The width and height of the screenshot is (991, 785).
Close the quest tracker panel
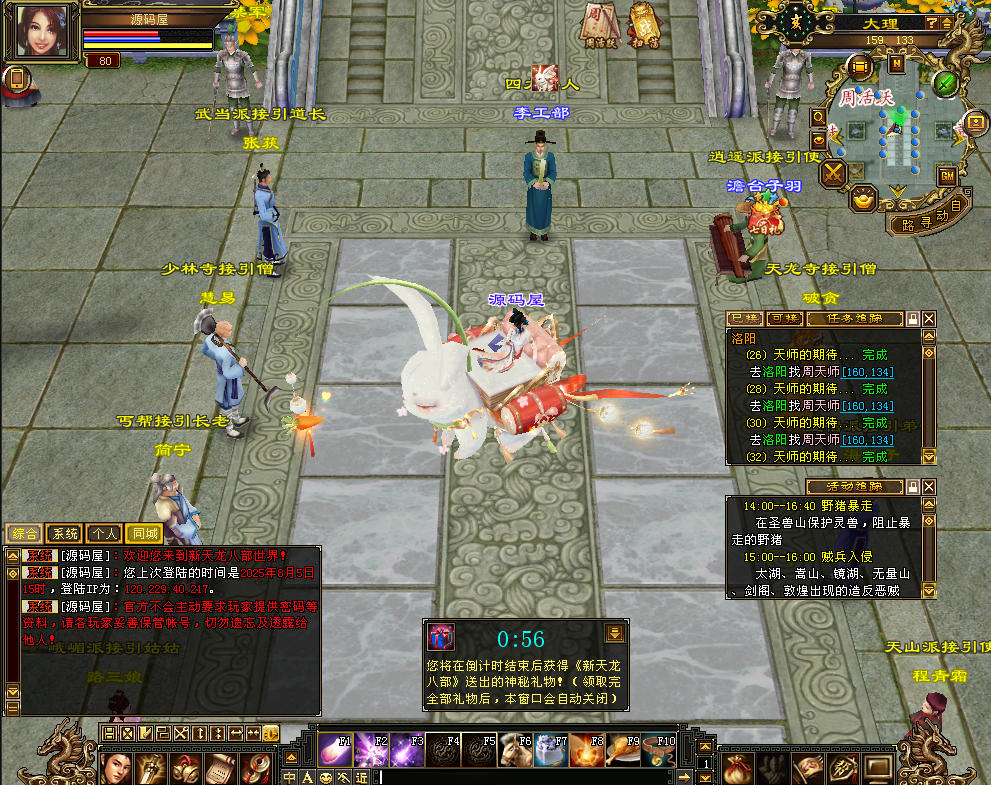929,318
